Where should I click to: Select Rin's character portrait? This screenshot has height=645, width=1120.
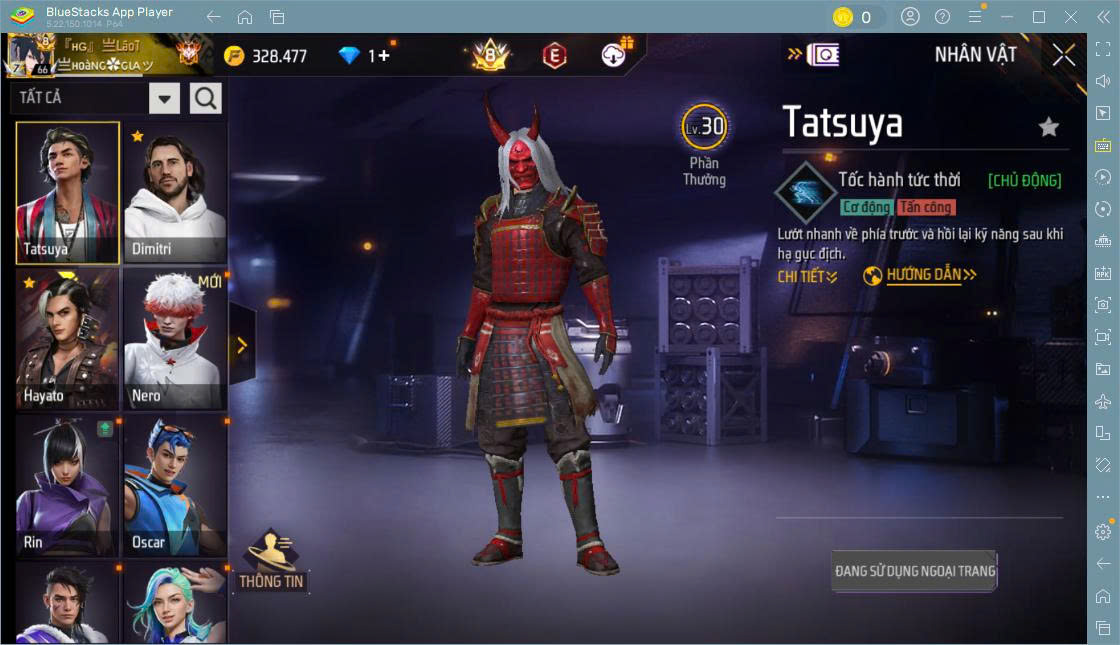[68, 486]
